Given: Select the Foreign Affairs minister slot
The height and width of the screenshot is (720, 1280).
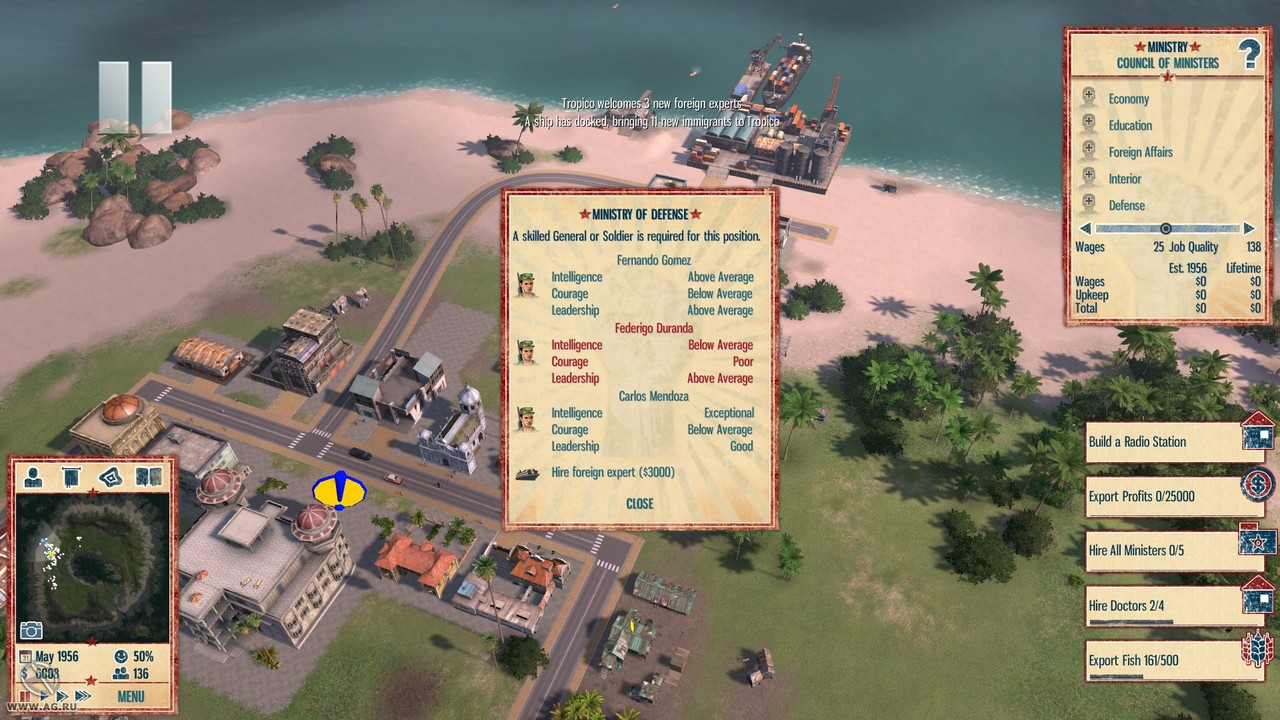Looking at the screenshot, I should point(1140,152).
